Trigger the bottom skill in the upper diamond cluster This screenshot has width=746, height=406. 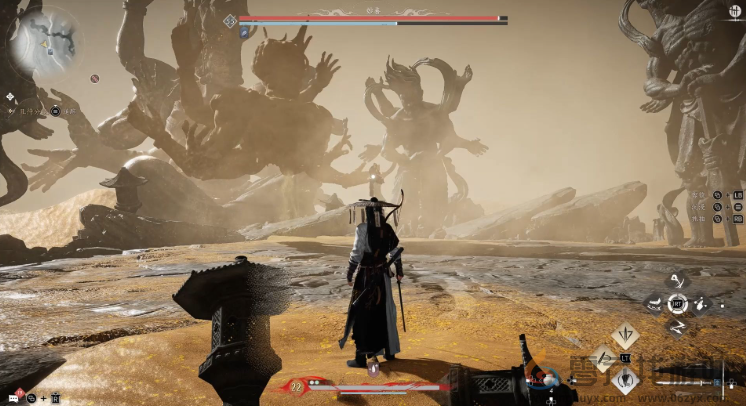point(678,326)
